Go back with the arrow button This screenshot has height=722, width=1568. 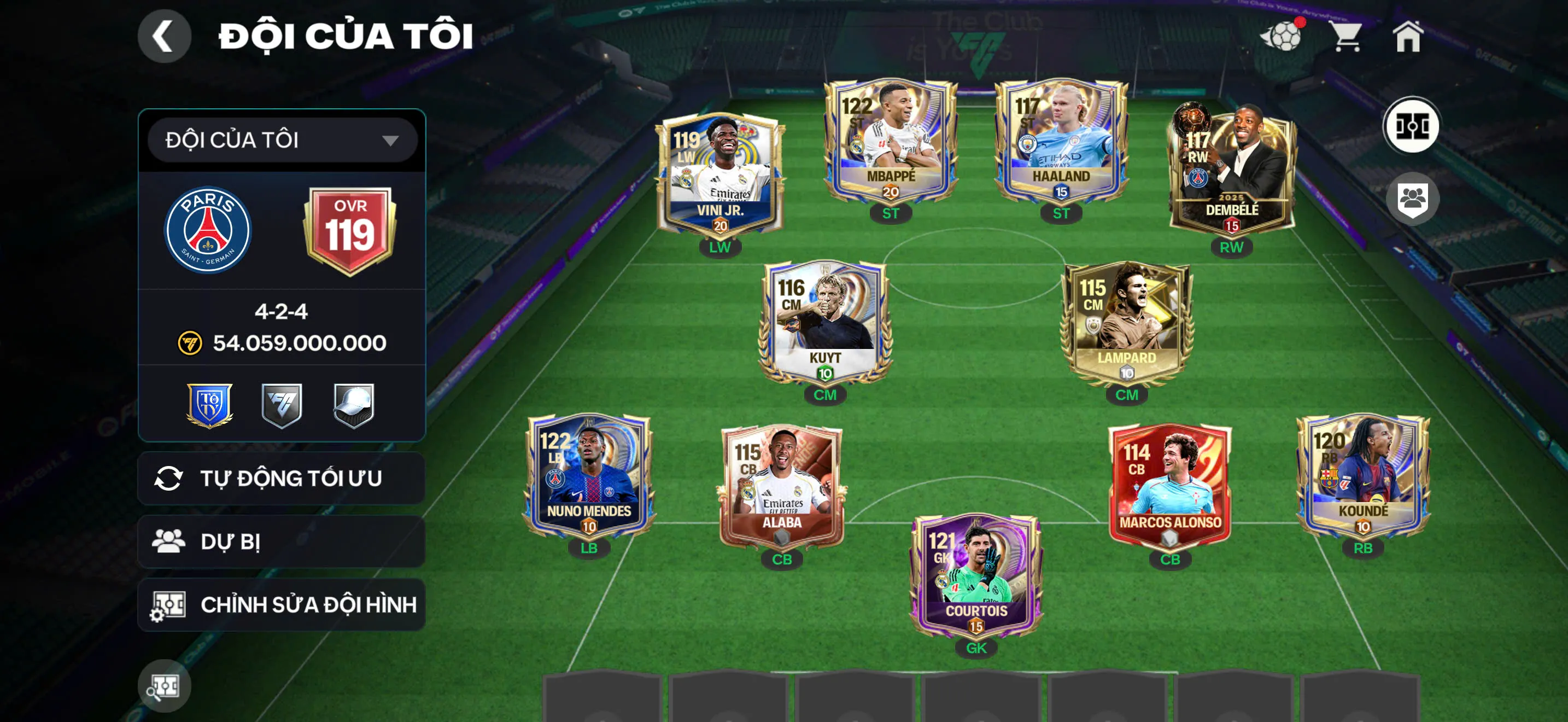[163, 36]
